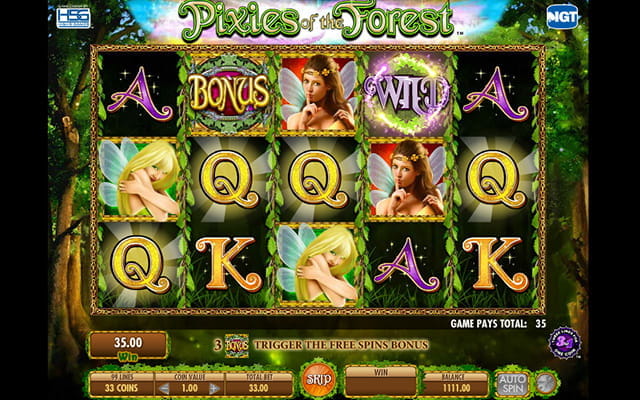The image size is (640, 400).
Task: Click the orange Skip button
Action: (x=318, y=381)
